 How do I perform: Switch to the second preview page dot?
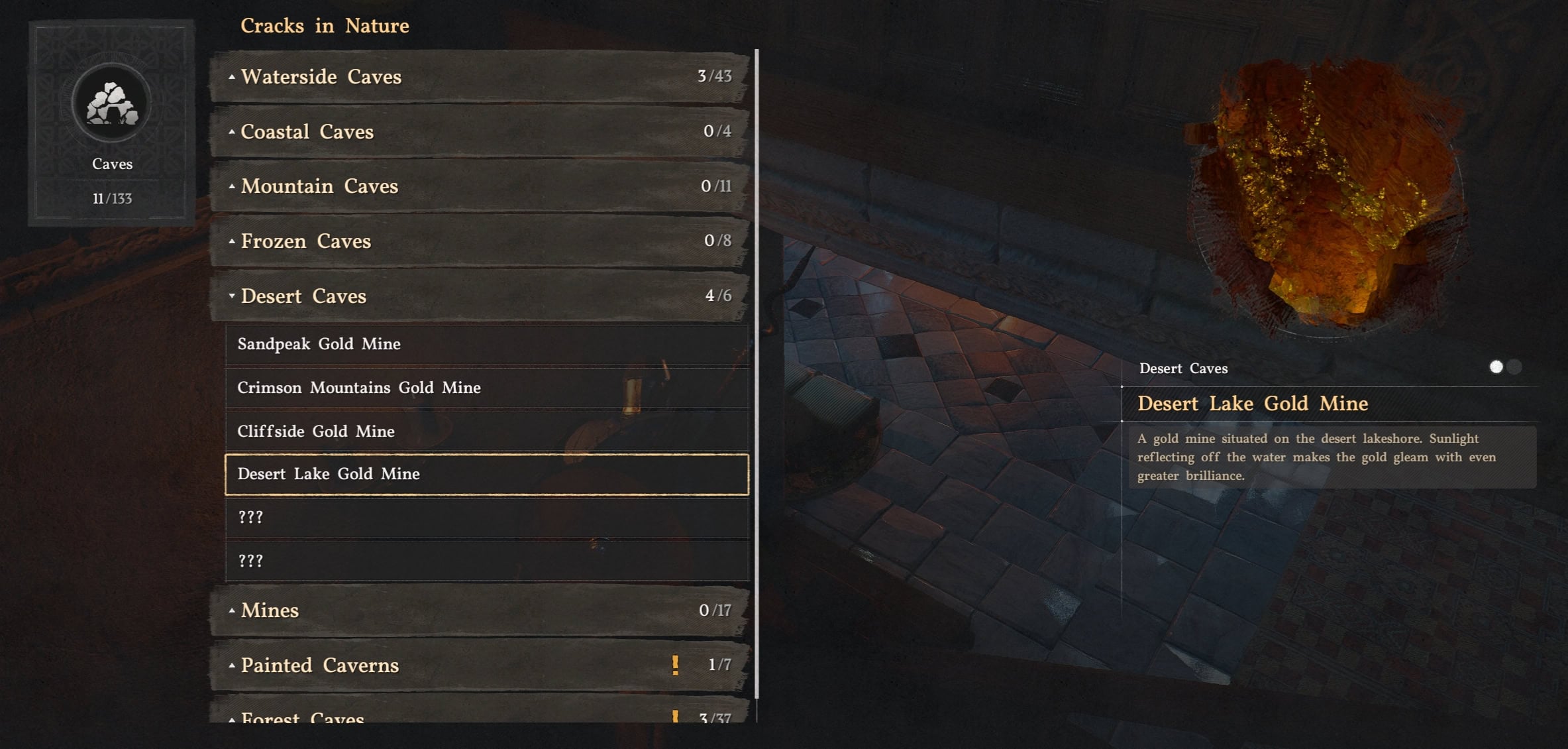pos(1514,367)
